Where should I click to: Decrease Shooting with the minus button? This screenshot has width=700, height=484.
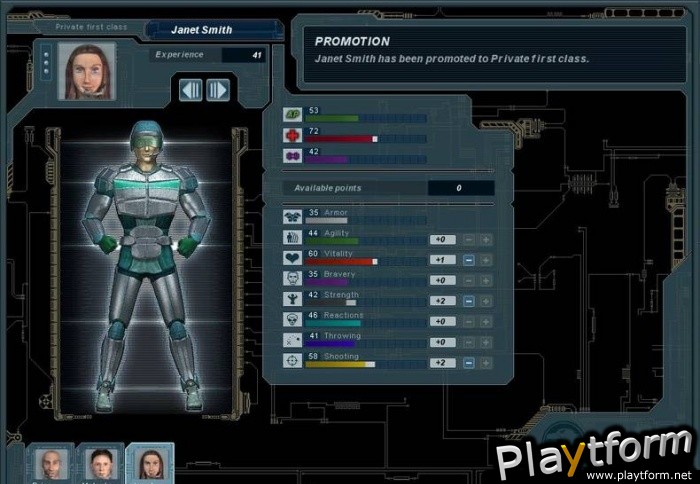point(468,362)
